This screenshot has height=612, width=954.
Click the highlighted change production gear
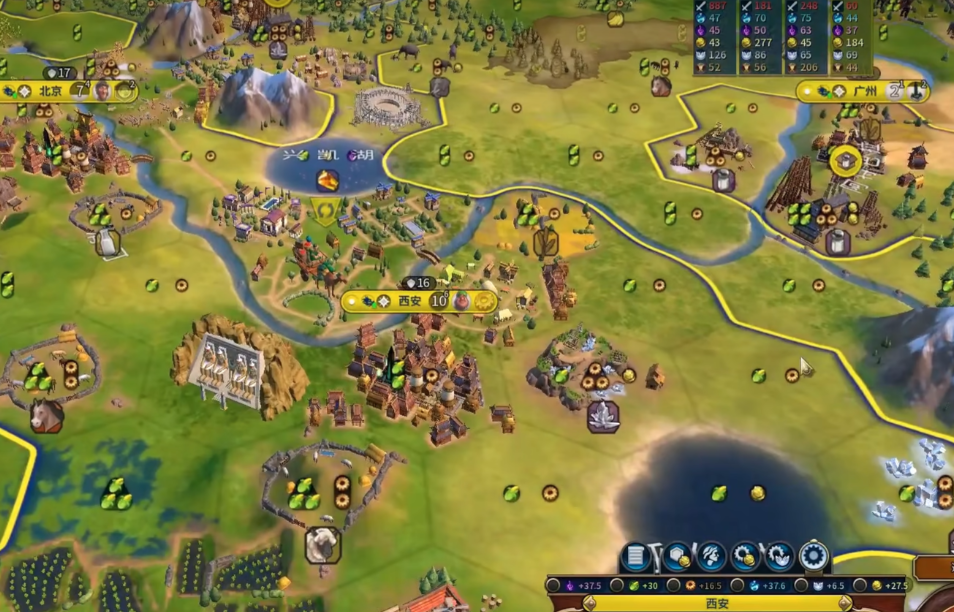814,557
